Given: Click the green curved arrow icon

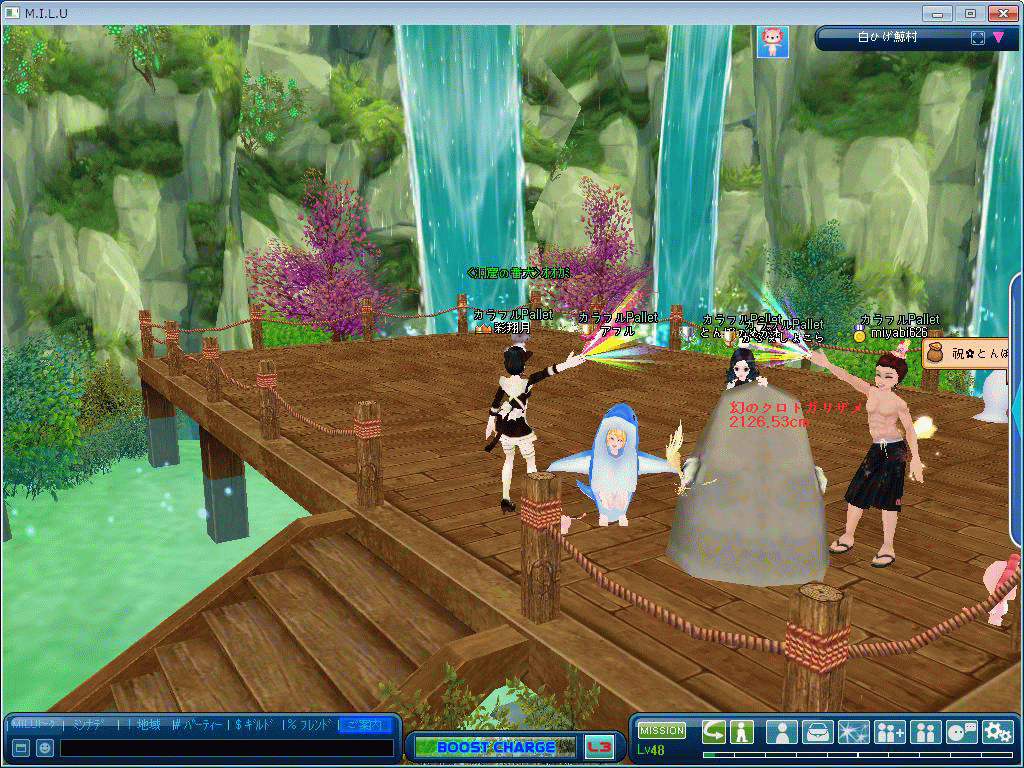Looking at the screenshot, I should pos(713,731).
